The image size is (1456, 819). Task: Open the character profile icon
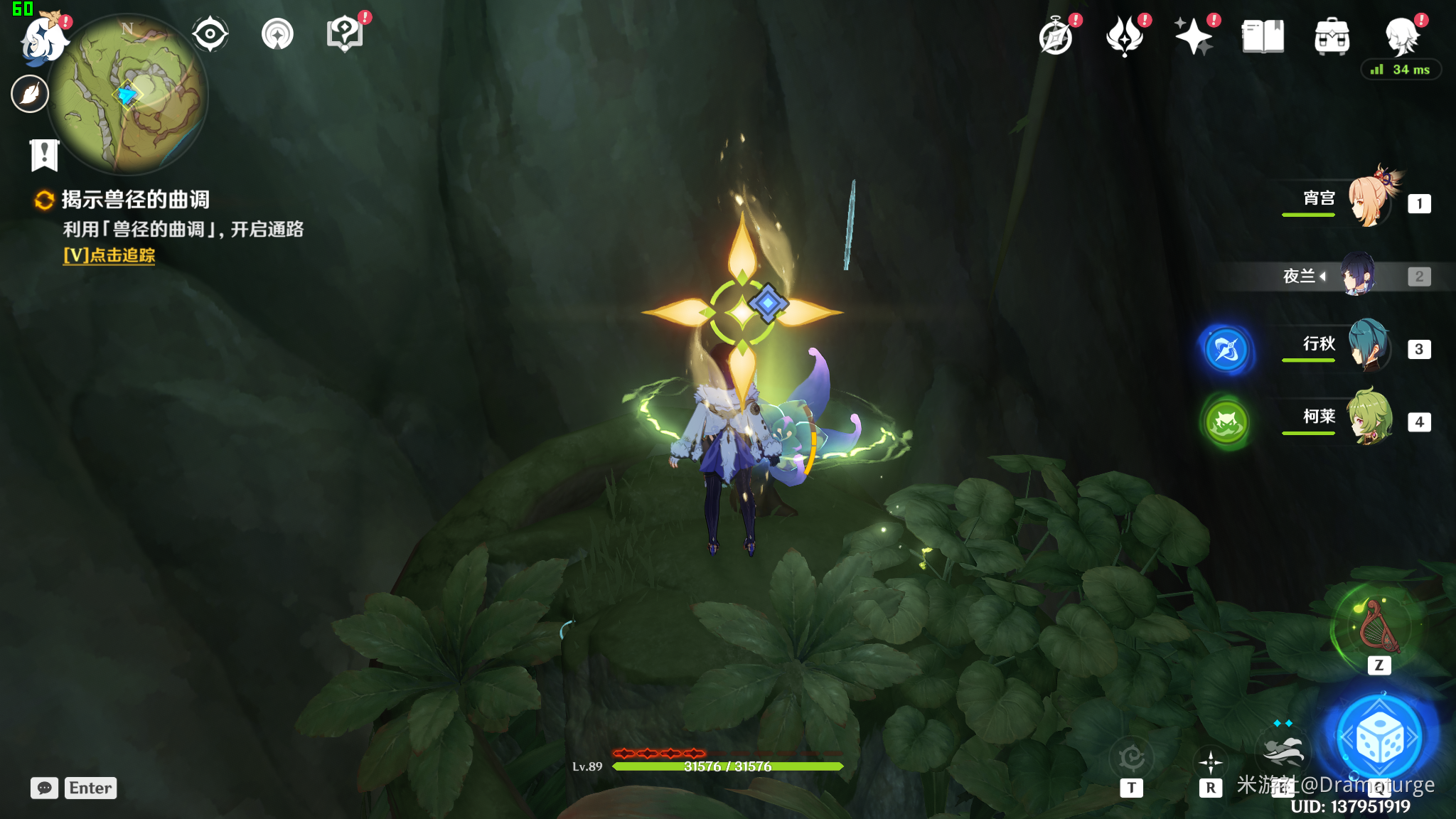coord(1402,37)
